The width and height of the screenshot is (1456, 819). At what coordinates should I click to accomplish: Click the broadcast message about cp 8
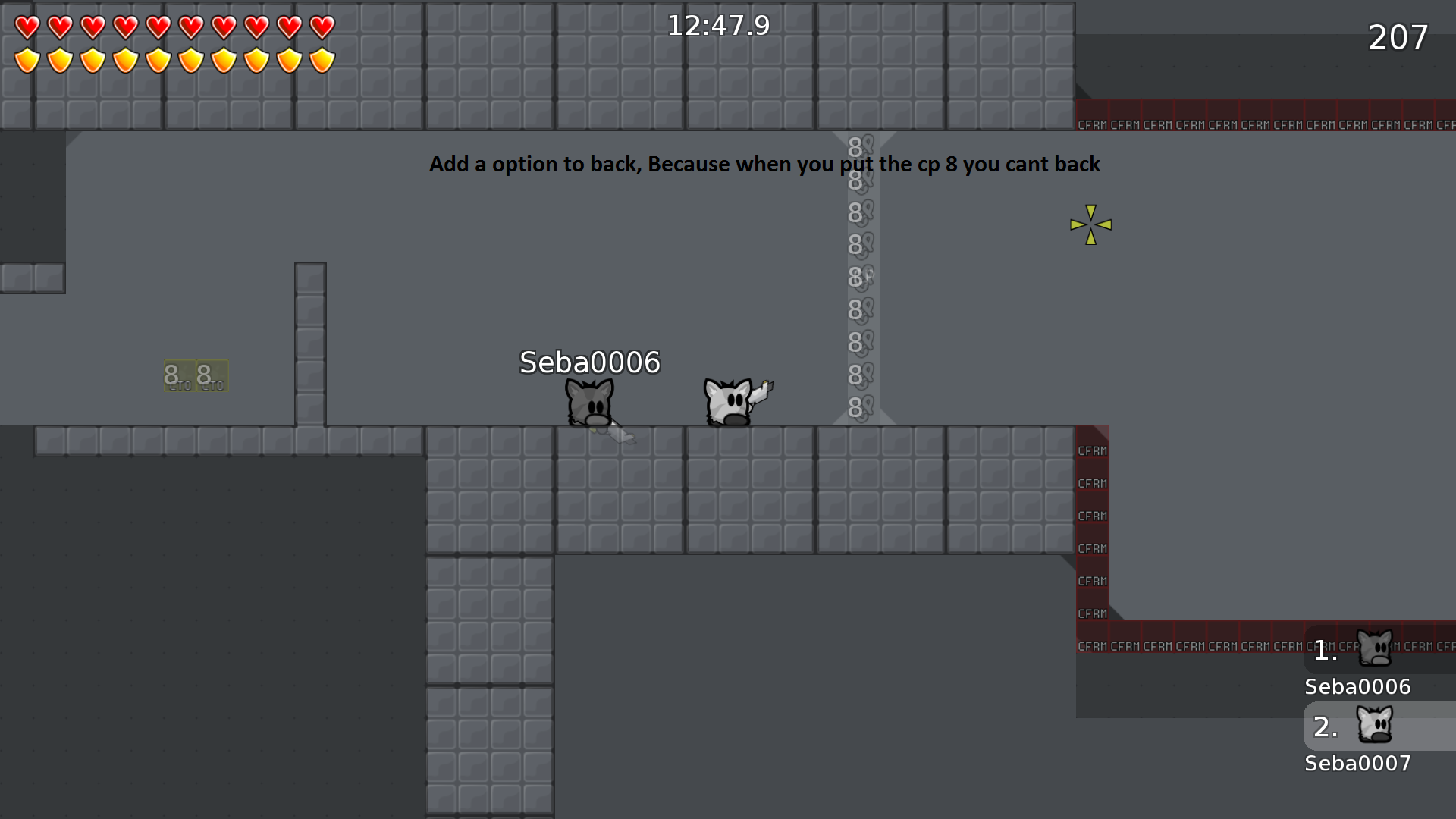(x=765, y=164)
